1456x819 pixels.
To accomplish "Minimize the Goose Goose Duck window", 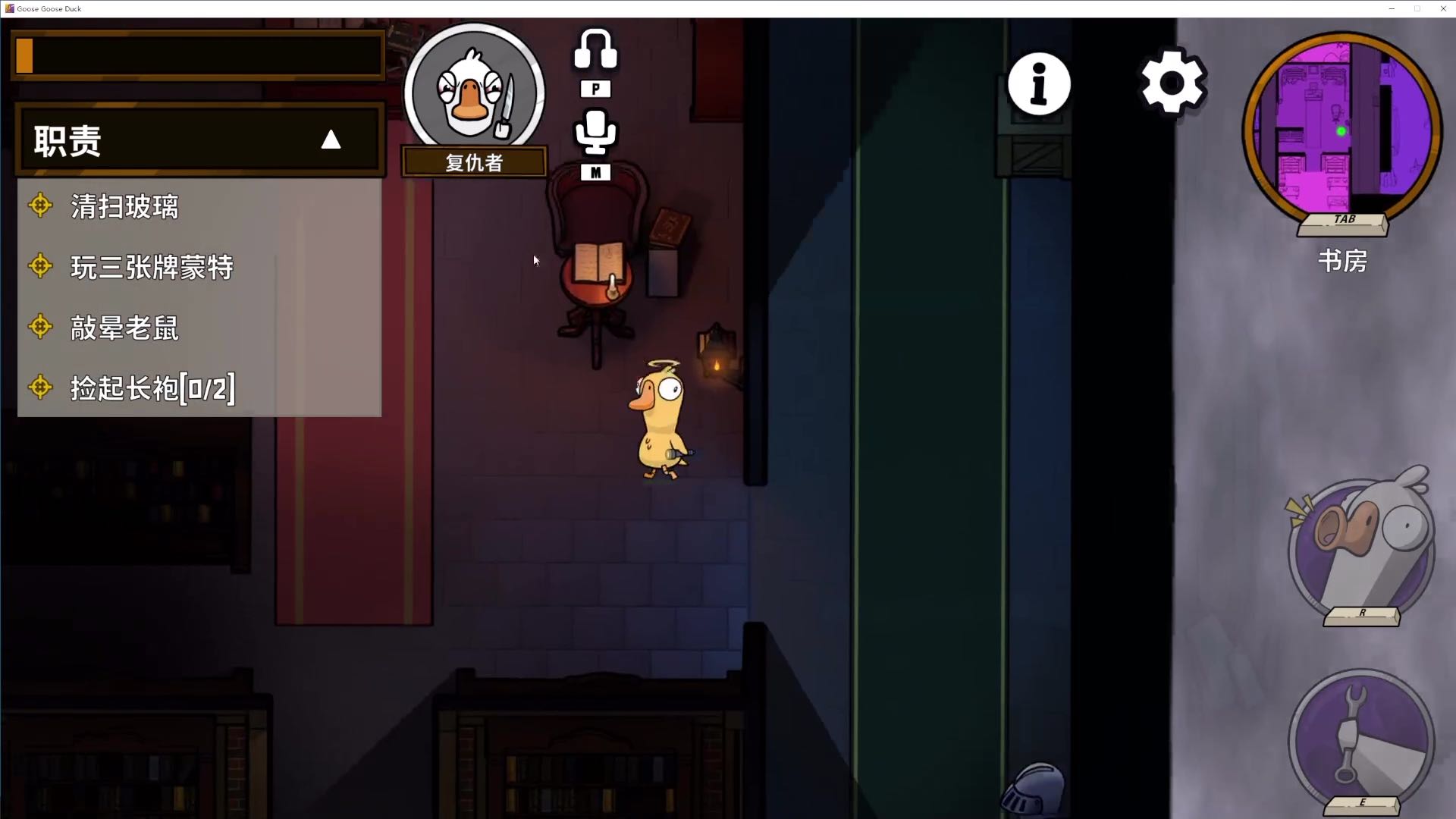I will (1392, 8).
